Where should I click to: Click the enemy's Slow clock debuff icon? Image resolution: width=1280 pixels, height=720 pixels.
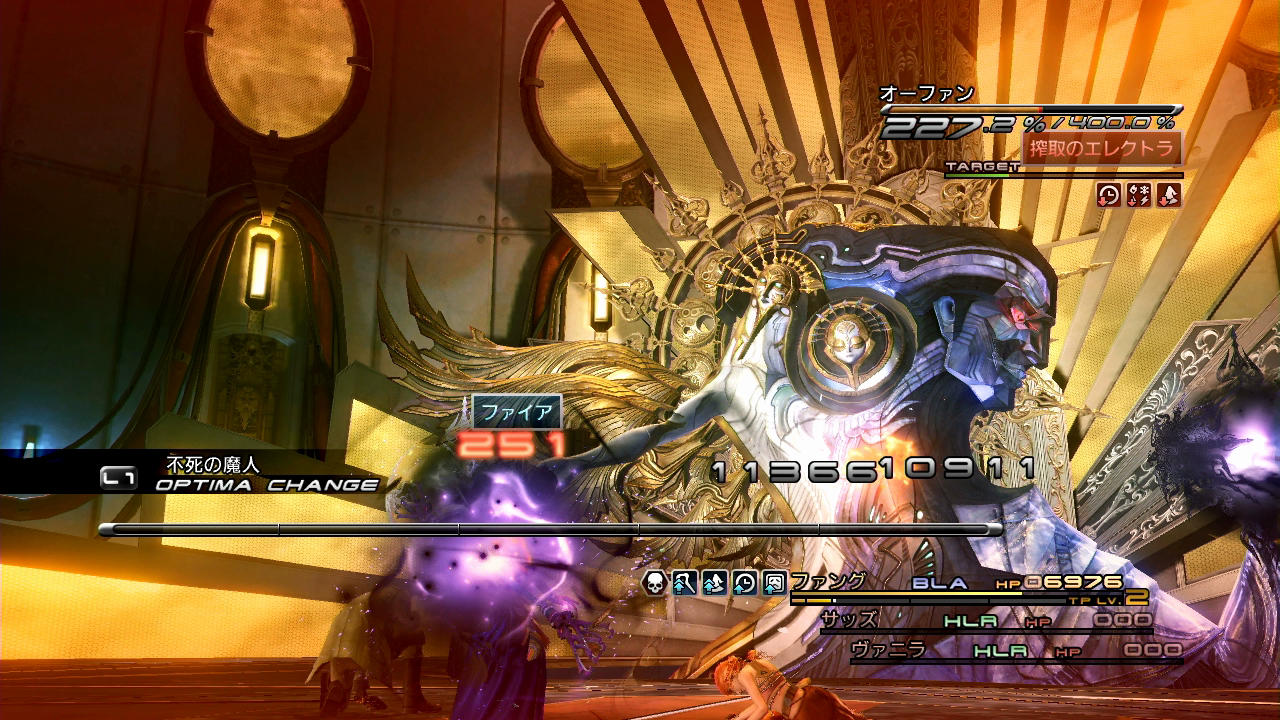click(1108, 195)
